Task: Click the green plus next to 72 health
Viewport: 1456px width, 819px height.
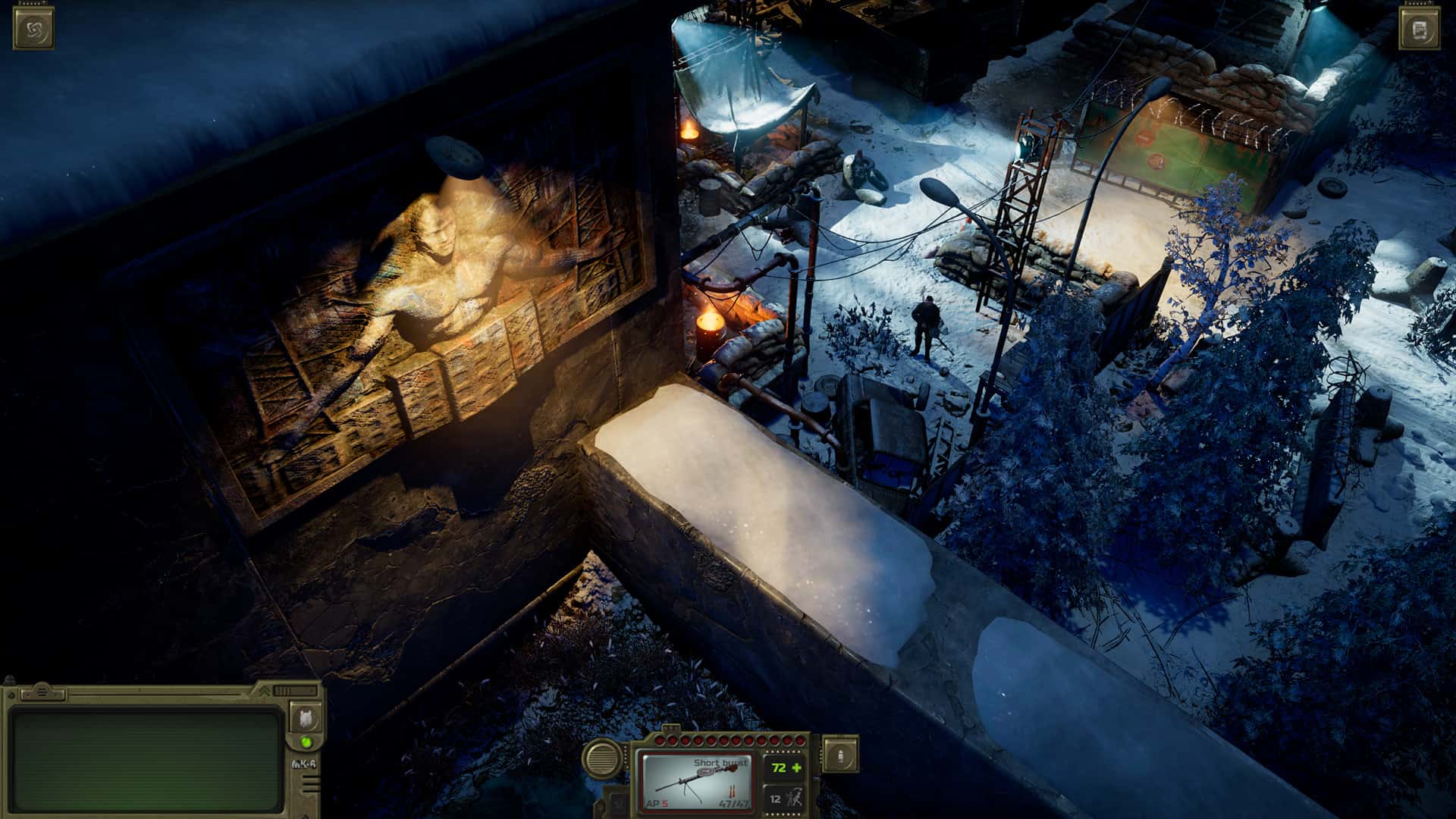Action: [796, 768]
